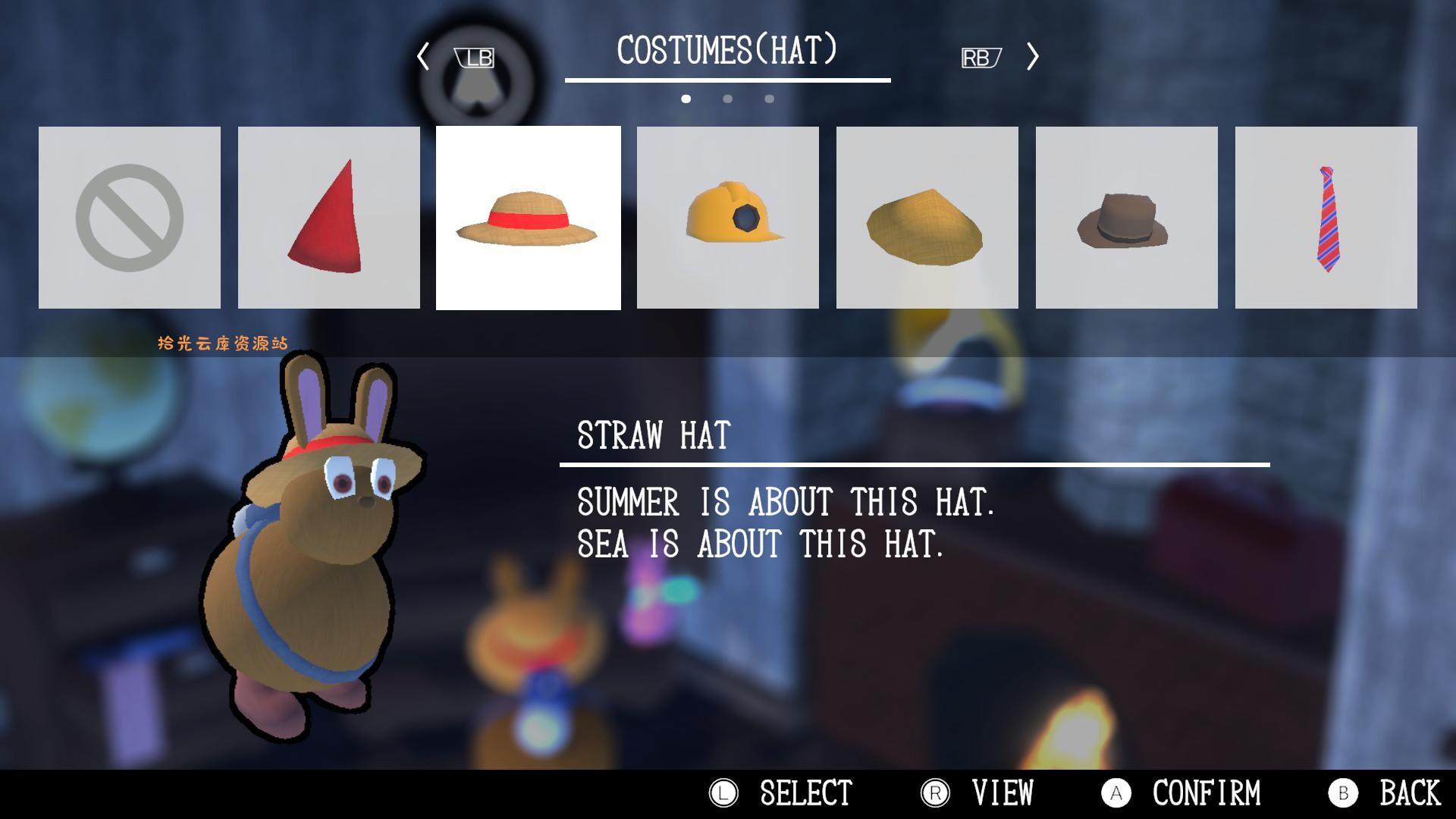Viewport: 1456px width, 819px height.
Task: Go to next costume category arrow
Action: point(1032,56)
